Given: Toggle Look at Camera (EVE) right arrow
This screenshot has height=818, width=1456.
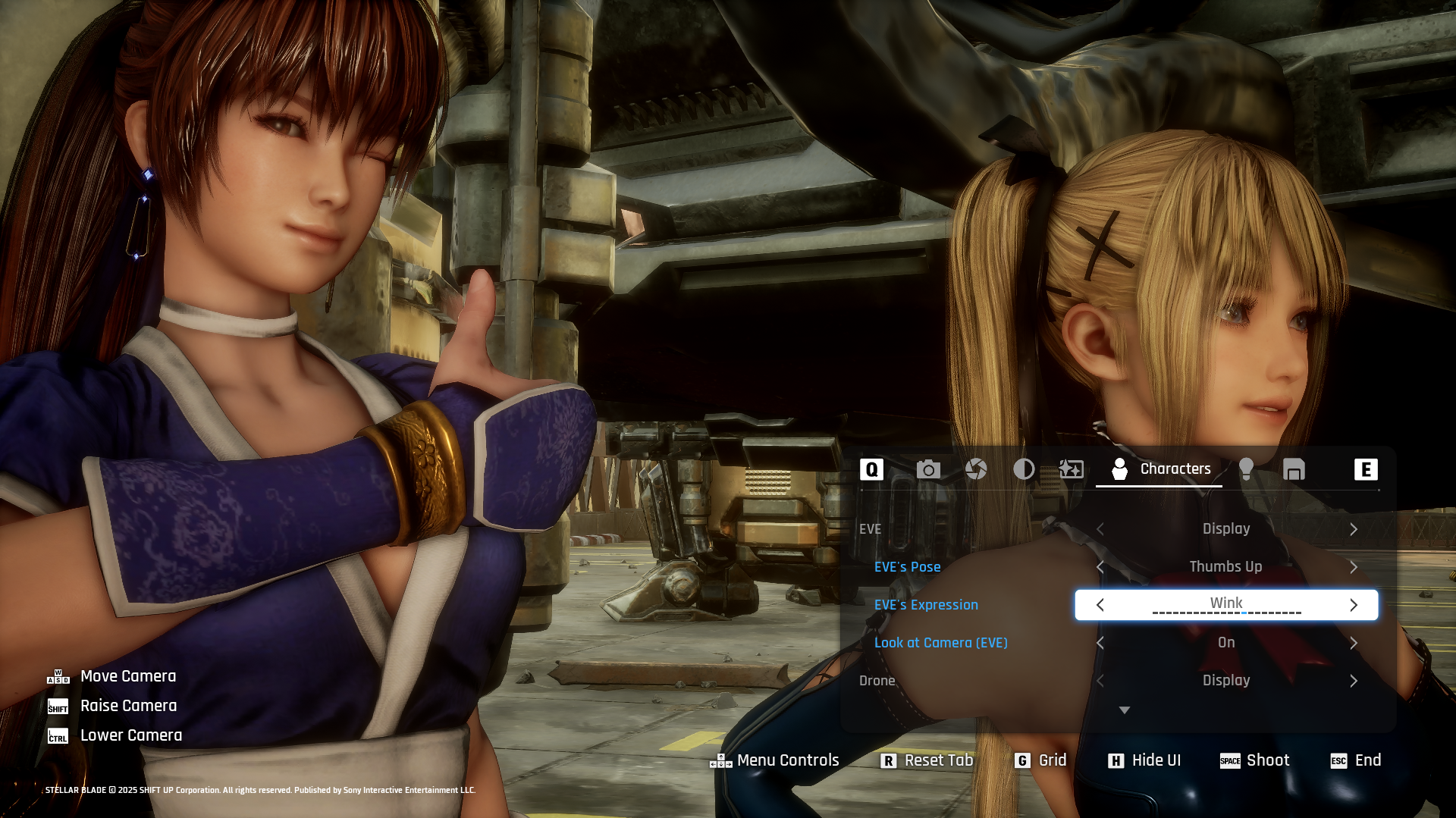Looking at the screenshot, I should coord(1354,643).
